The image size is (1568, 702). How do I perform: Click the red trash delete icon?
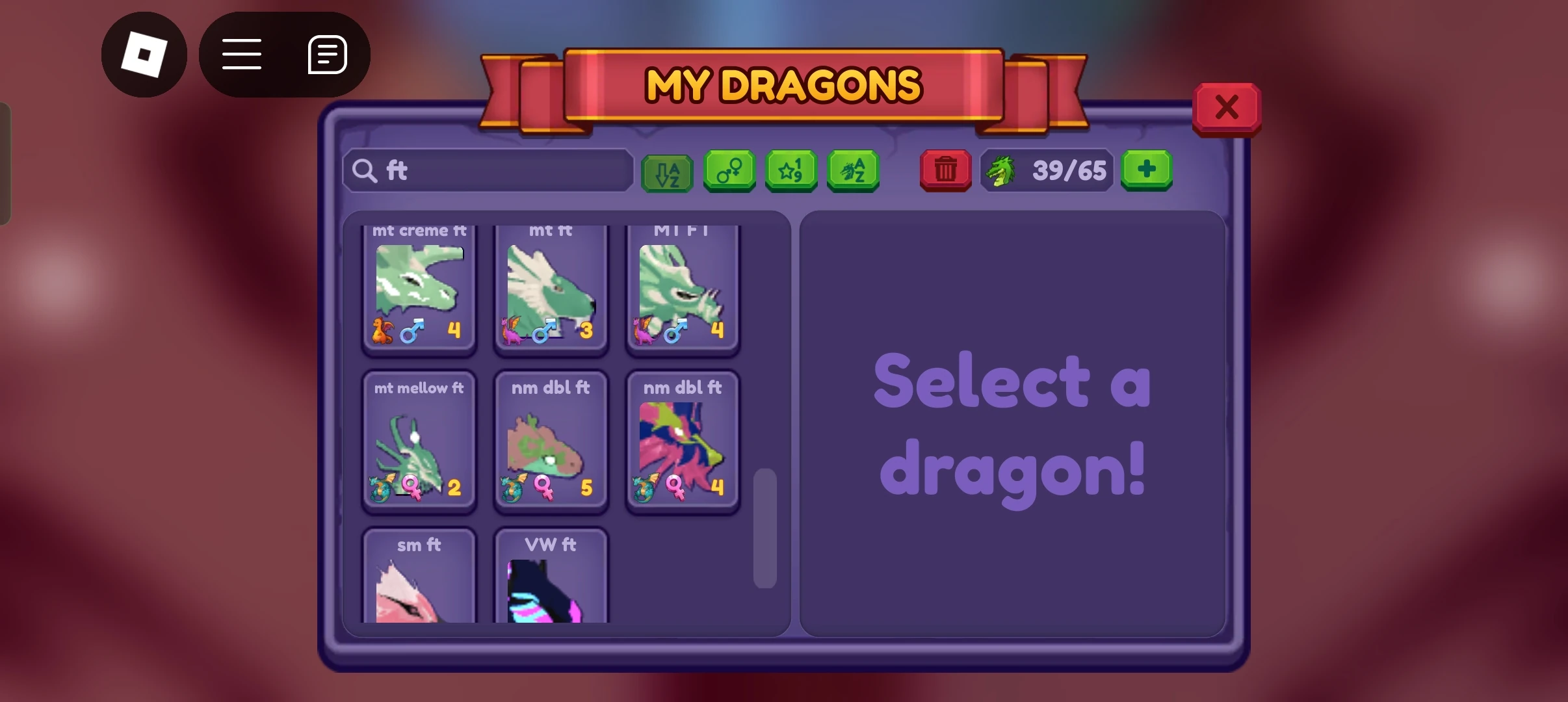945,170
